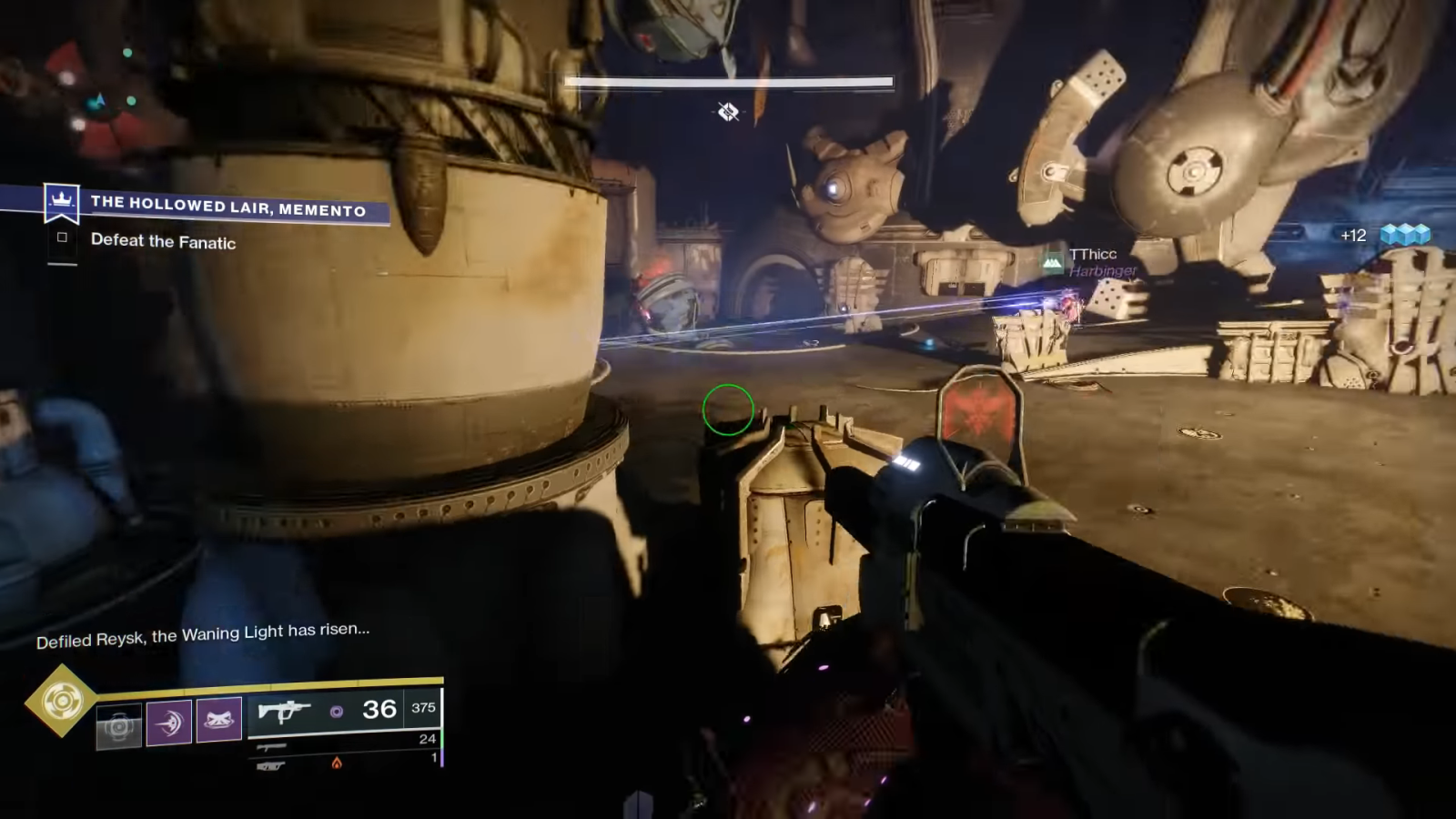Use the purple melee ability icon
Image resolution: width=1456 pixels, height=819 pixels.
point(169,723)
